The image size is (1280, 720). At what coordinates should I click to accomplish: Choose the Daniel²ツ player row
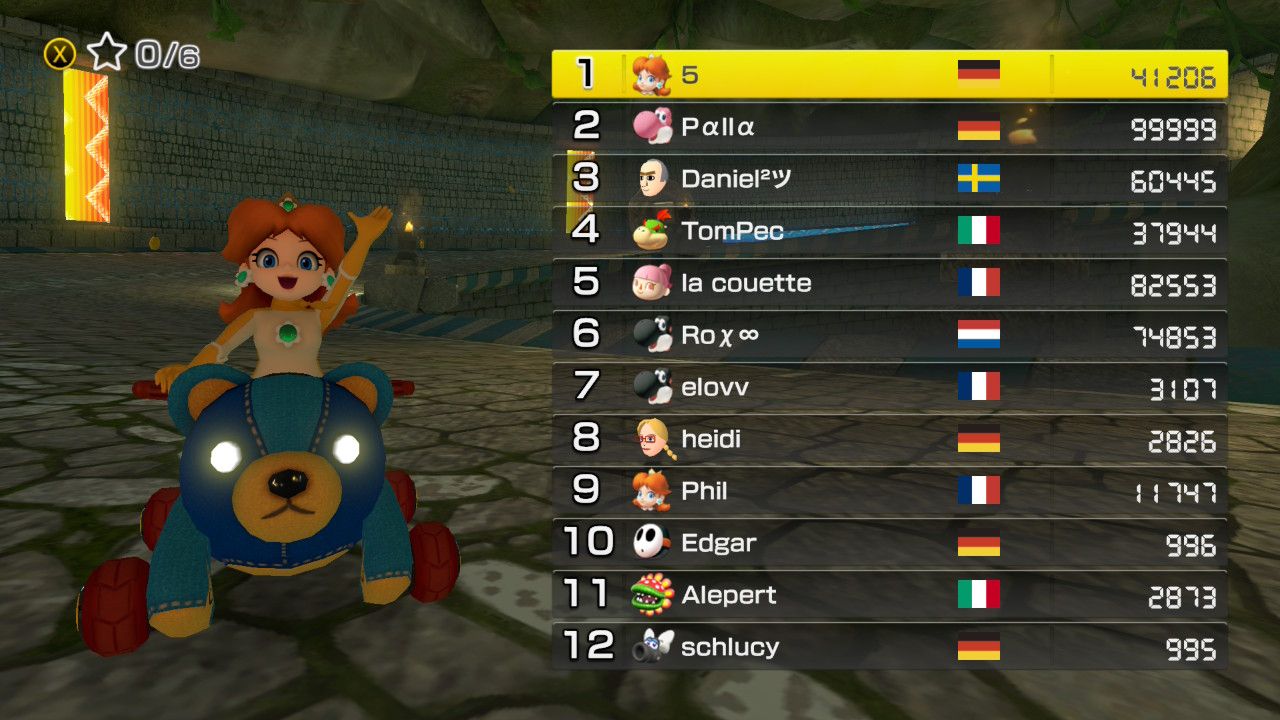point(889,179)
